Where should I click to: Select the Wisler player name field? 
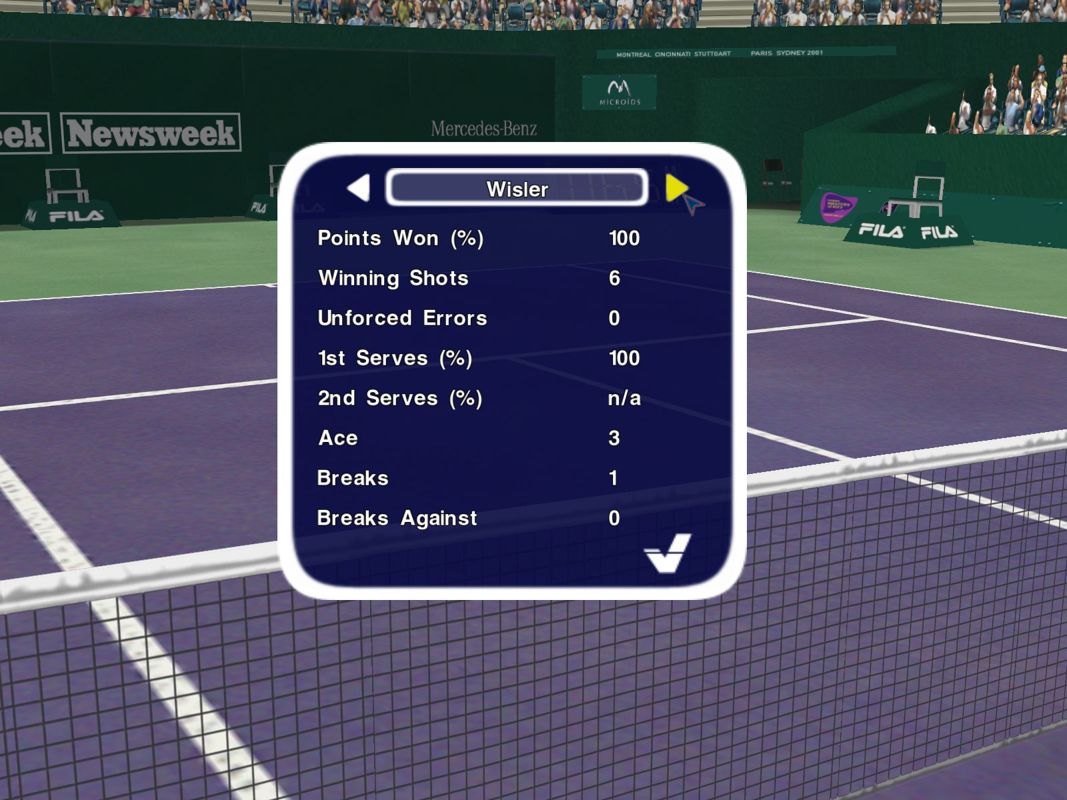pyautogui.click(x=516, y=188)
